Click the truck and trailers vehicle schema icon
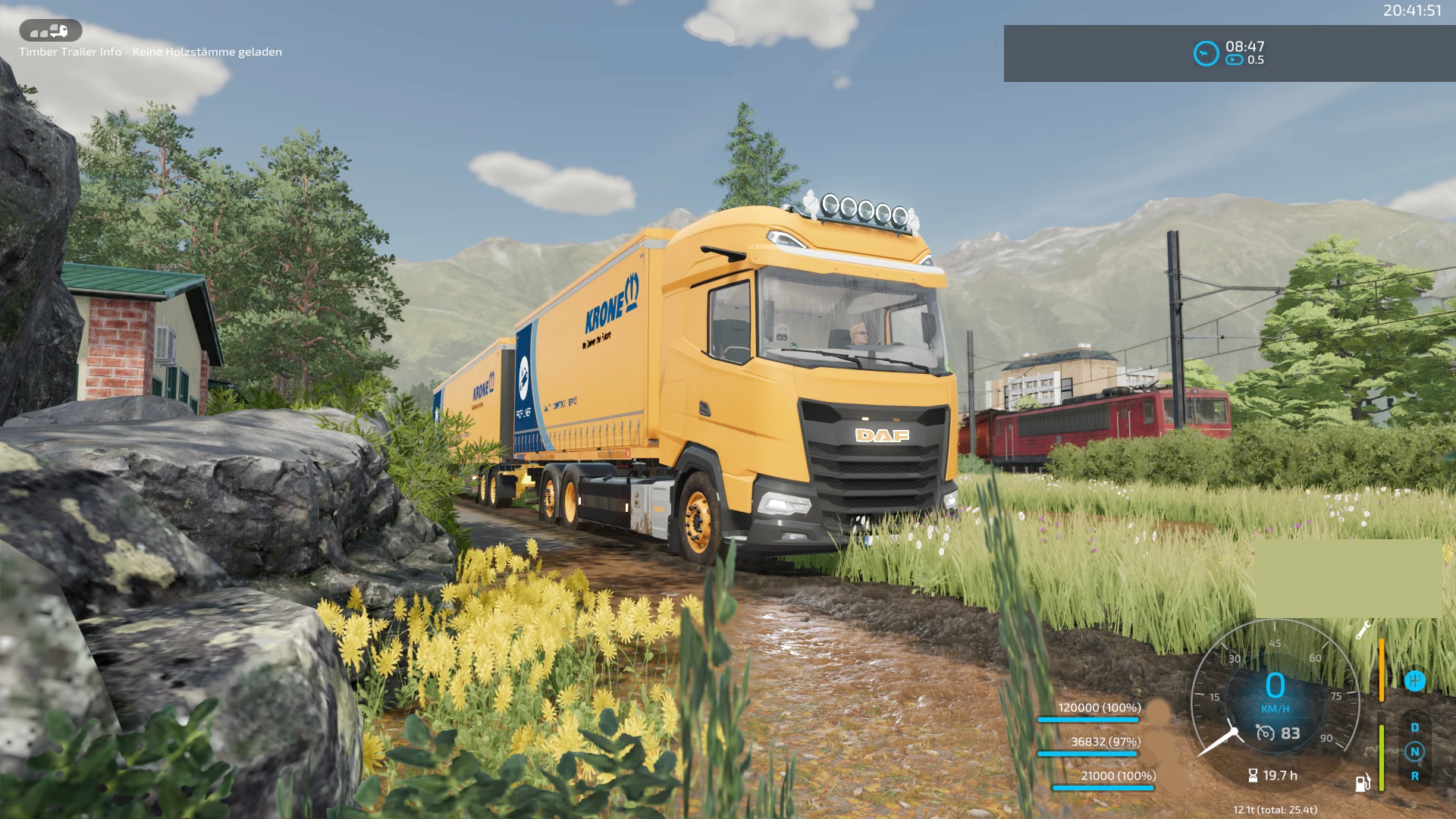 pos(50,31)
